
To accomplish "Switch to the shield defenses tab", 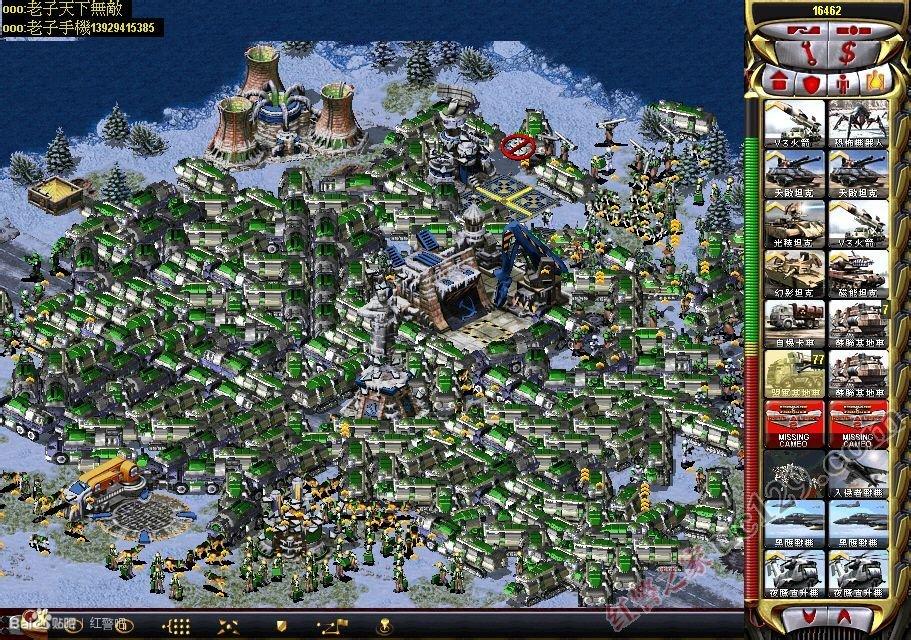I will pos(810,79).
